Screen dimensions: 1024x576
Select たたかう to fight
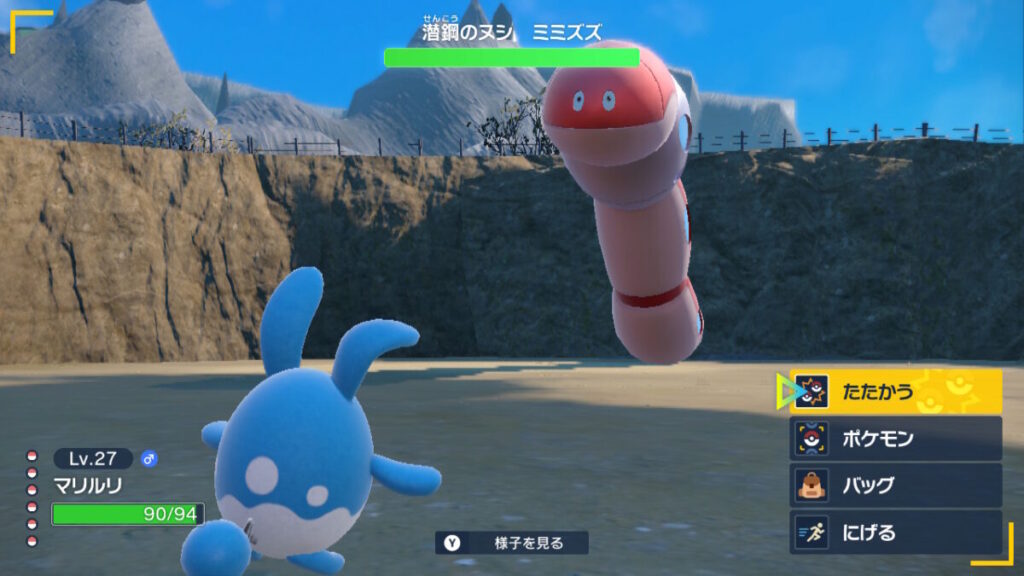[x=895, y=392]
